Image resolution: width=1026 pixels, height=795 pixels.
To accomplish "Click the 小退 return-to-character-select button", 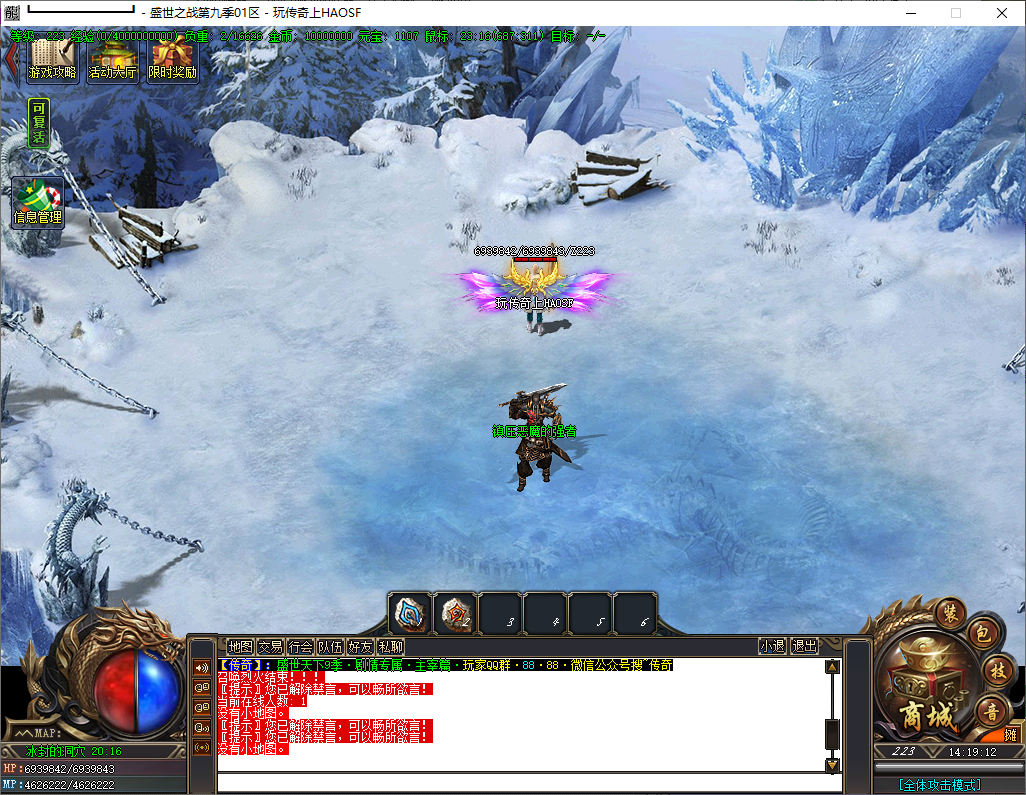I will click(x=772, y=647).
